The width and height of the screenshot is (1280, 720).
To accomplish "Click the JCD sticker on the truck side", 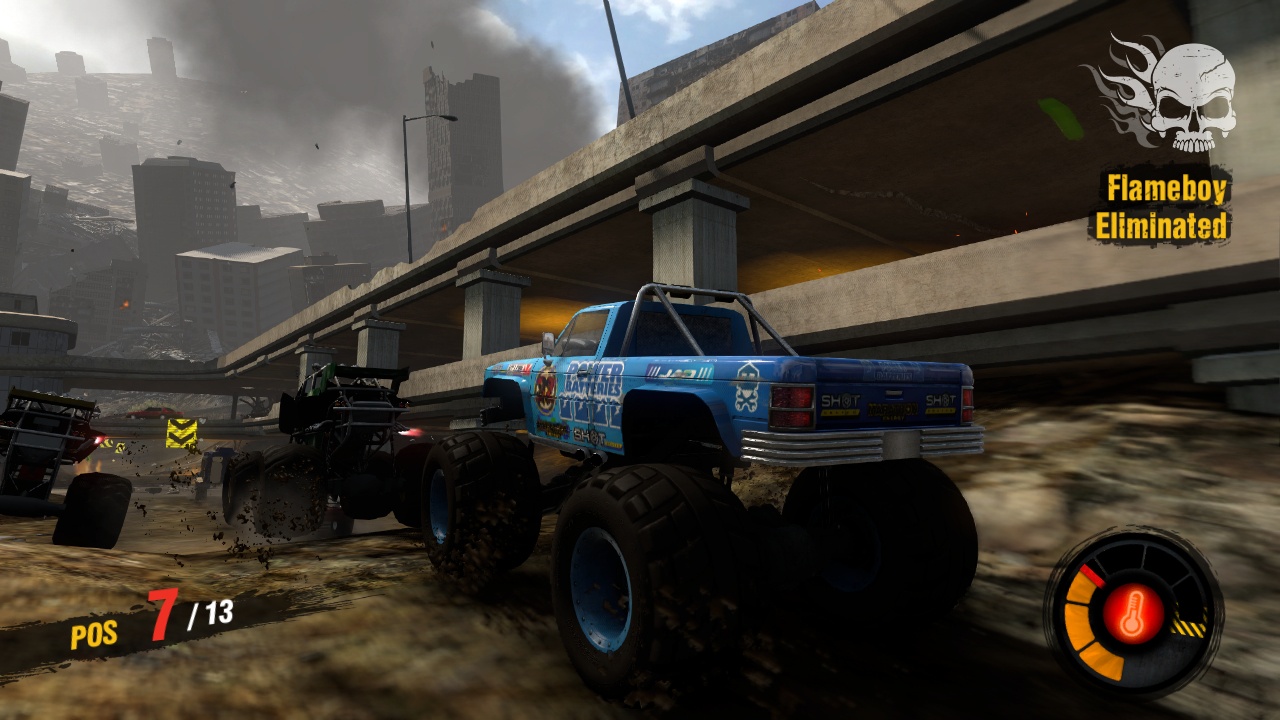I will point(677,369).
